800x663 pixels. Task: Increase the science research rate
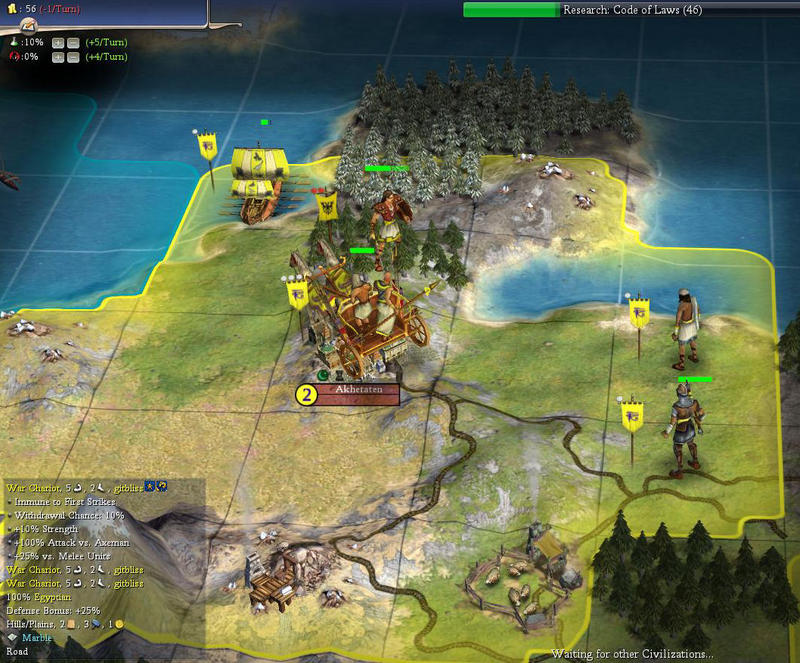pyautogui.click(x=58, y=43)
